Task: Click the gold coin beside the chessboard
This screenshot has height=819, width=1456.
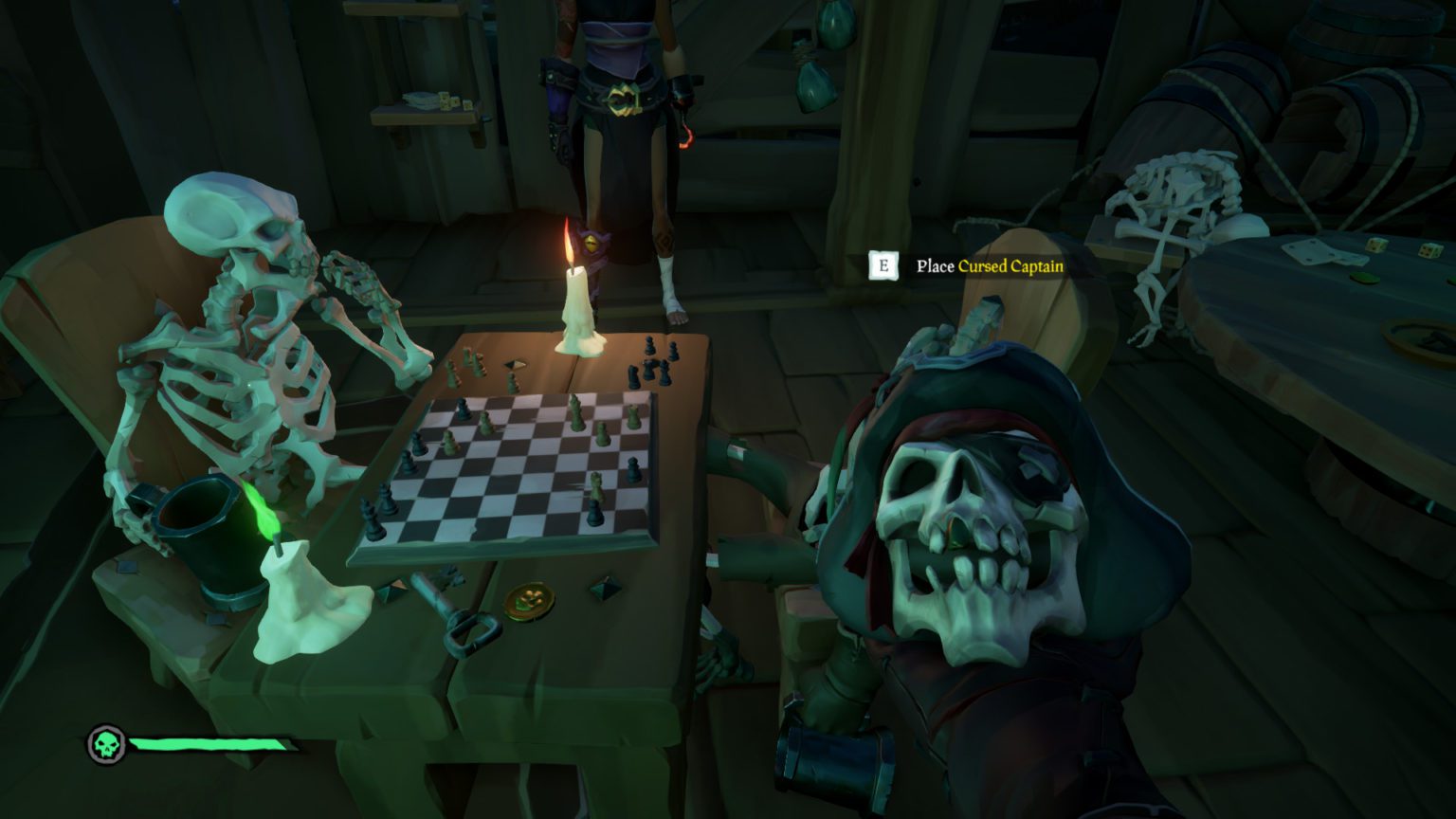Action: point(529,598)
